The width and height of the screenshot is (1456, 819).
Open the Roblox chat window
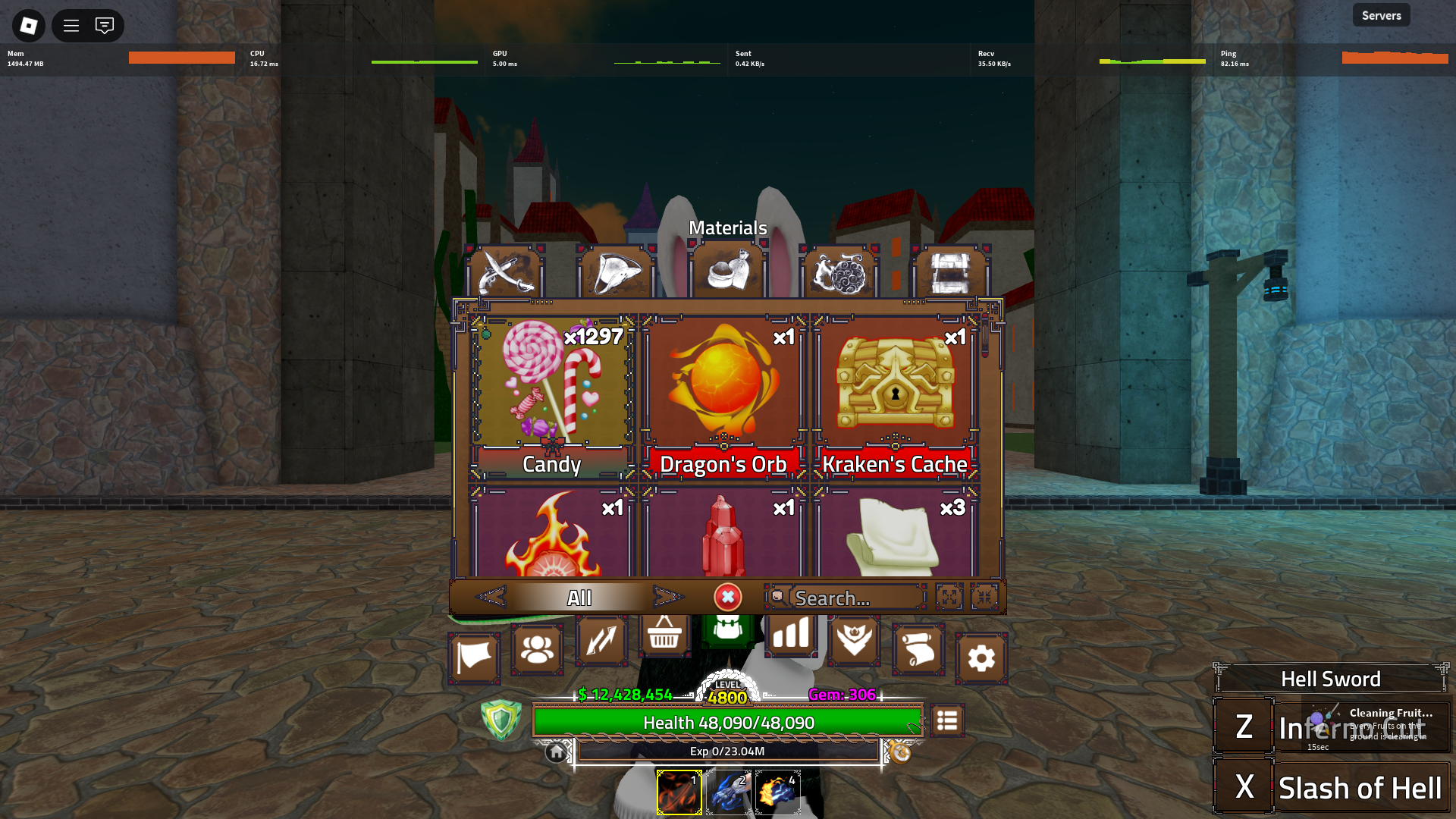point(105,26)
